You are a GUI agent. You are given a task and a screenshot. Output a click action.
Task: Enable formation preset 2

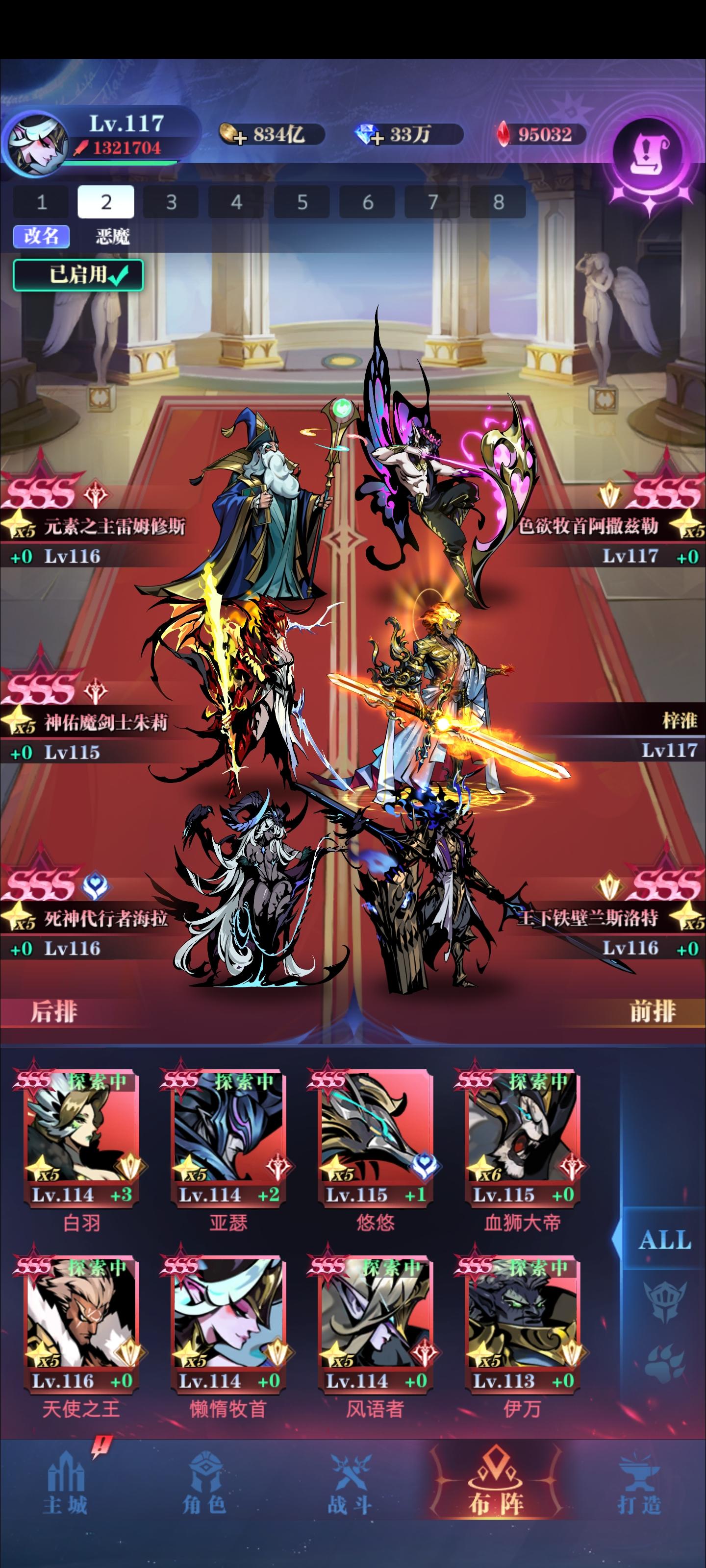pyautogui.click(x=106, y=203)
